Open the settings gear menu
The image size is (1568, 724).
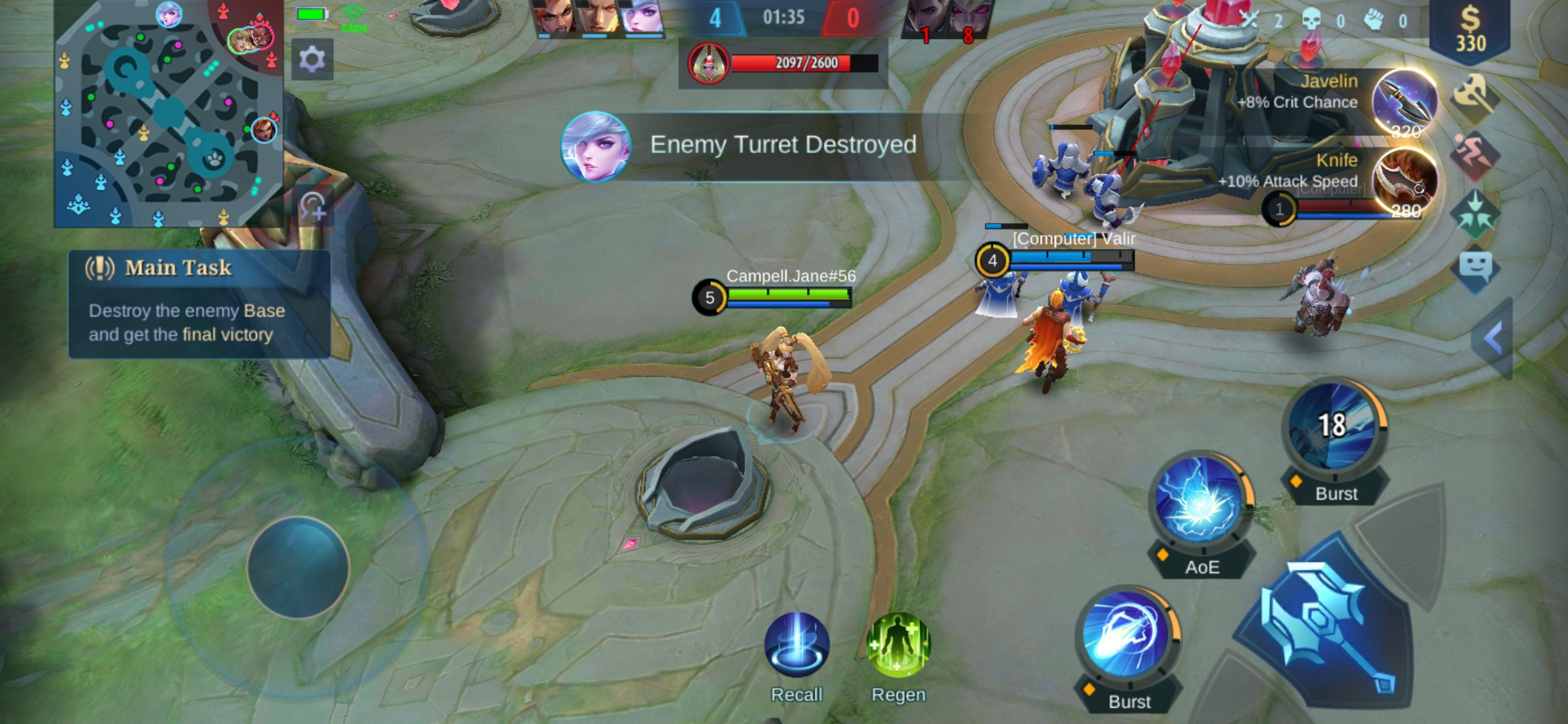[x=312, y=60]
